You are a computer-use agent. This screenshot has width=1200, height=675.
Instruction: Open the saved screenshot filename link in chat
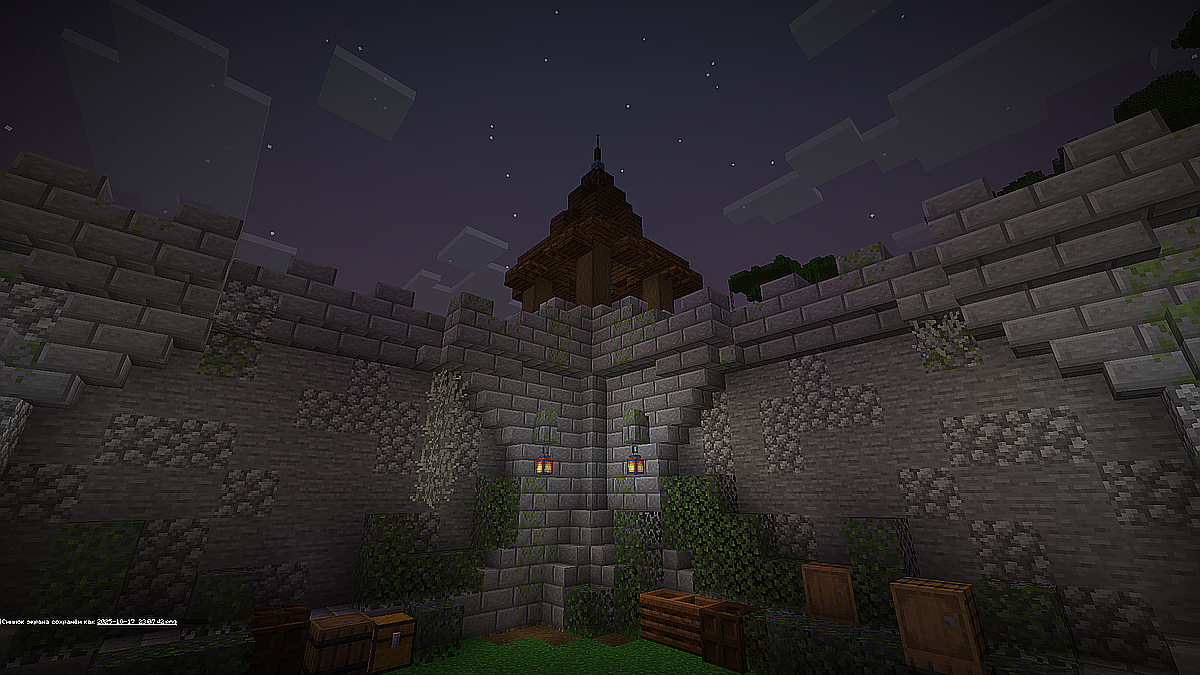click(136, 622)
